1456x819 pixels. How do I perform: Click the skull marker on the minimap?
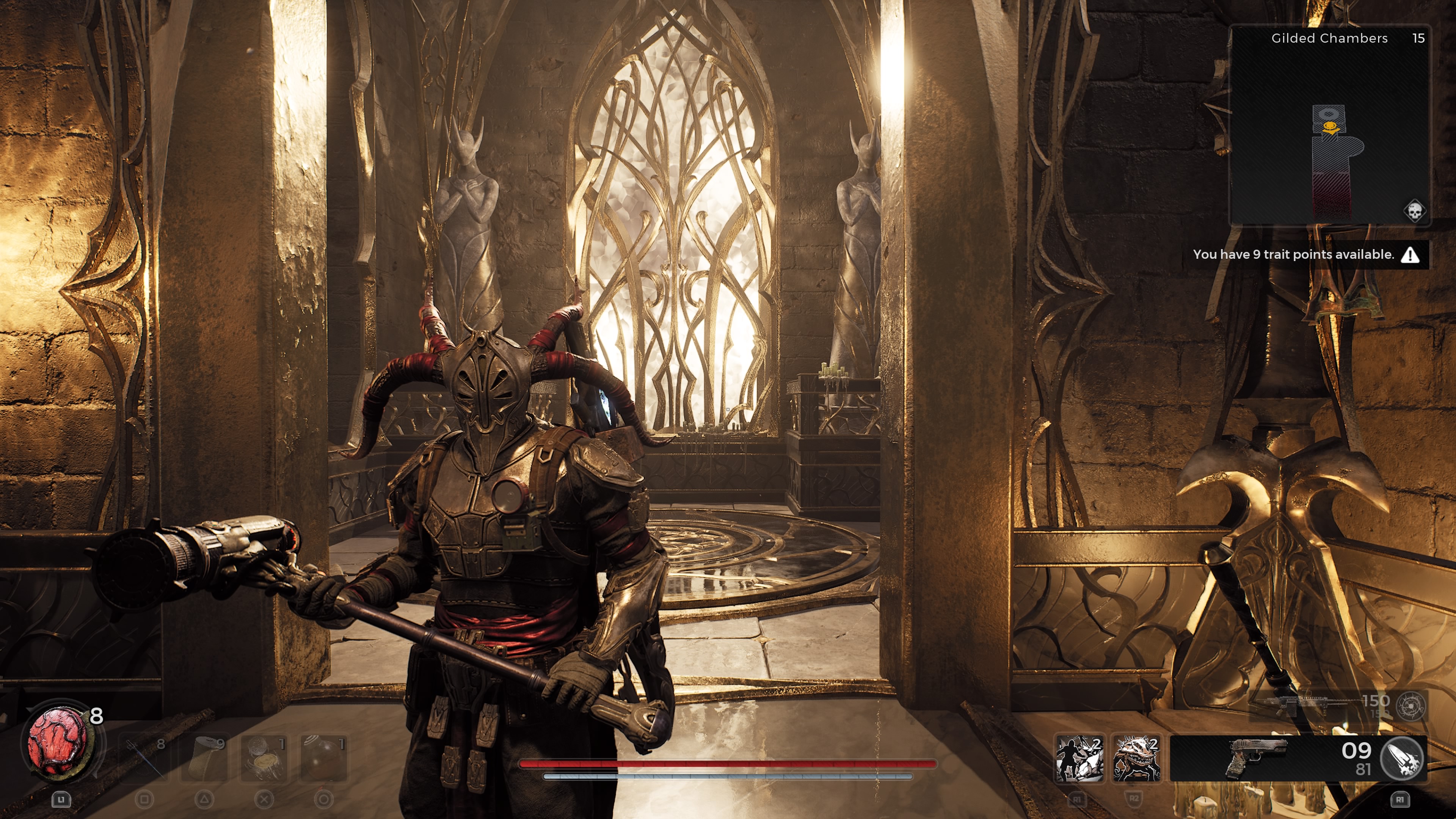coord(1415,212)
